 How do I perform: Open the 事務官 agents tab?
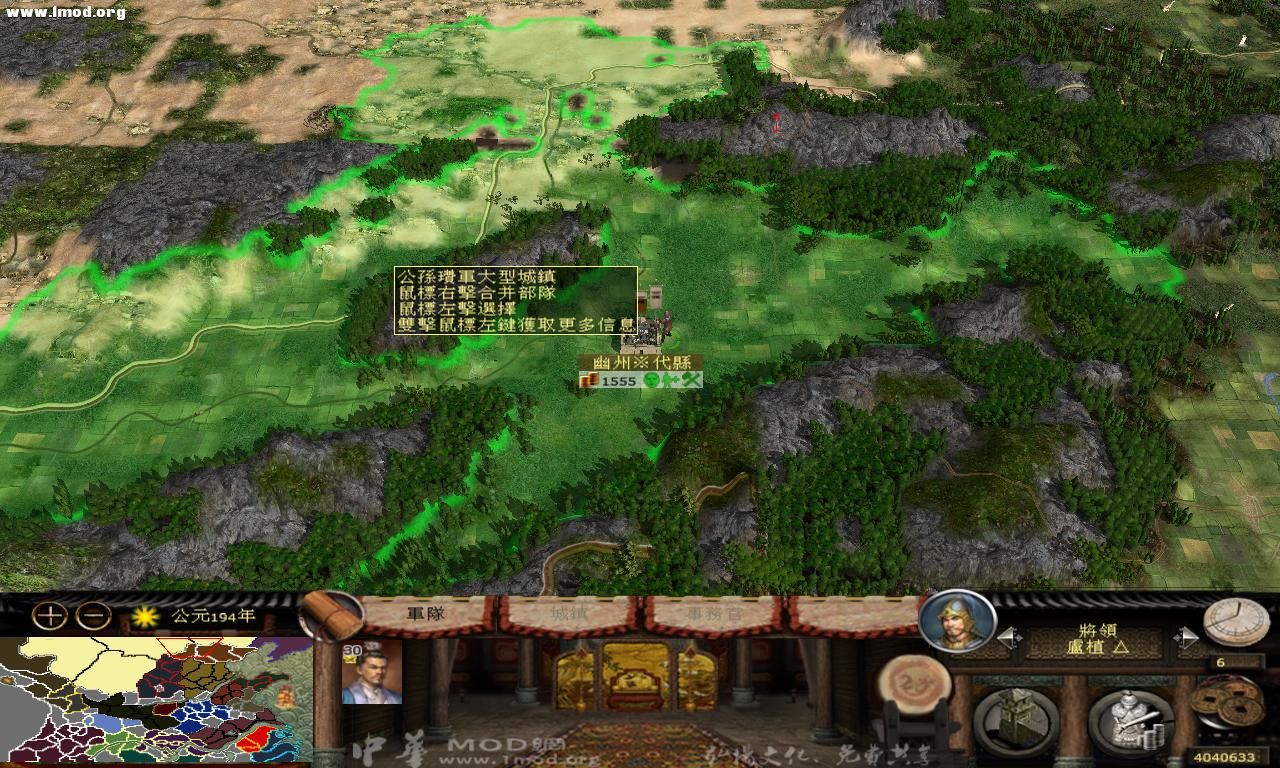point(714,615)
